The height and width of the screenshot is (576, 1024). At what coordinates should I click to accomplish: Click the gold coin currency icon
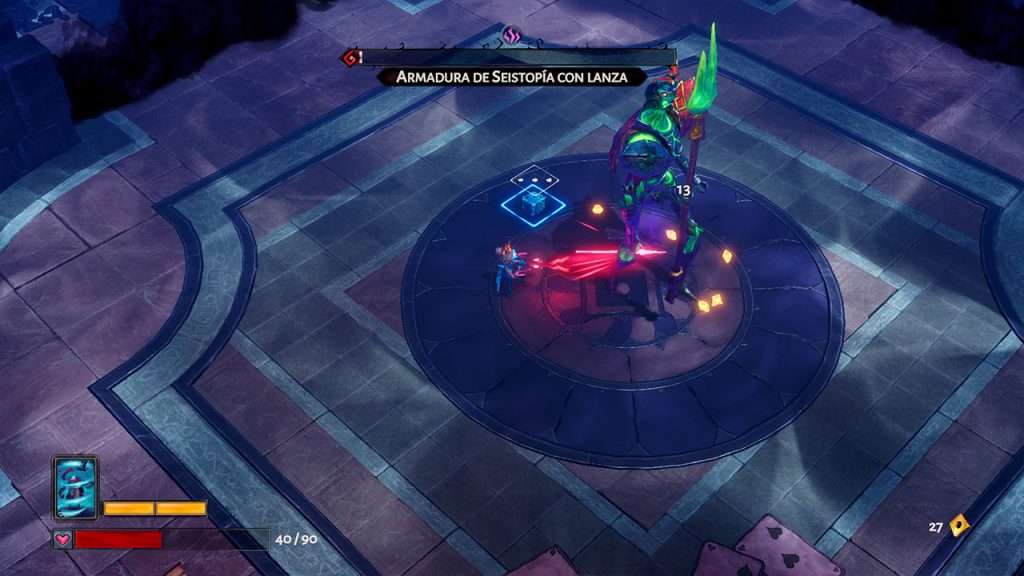pos(959,525)
